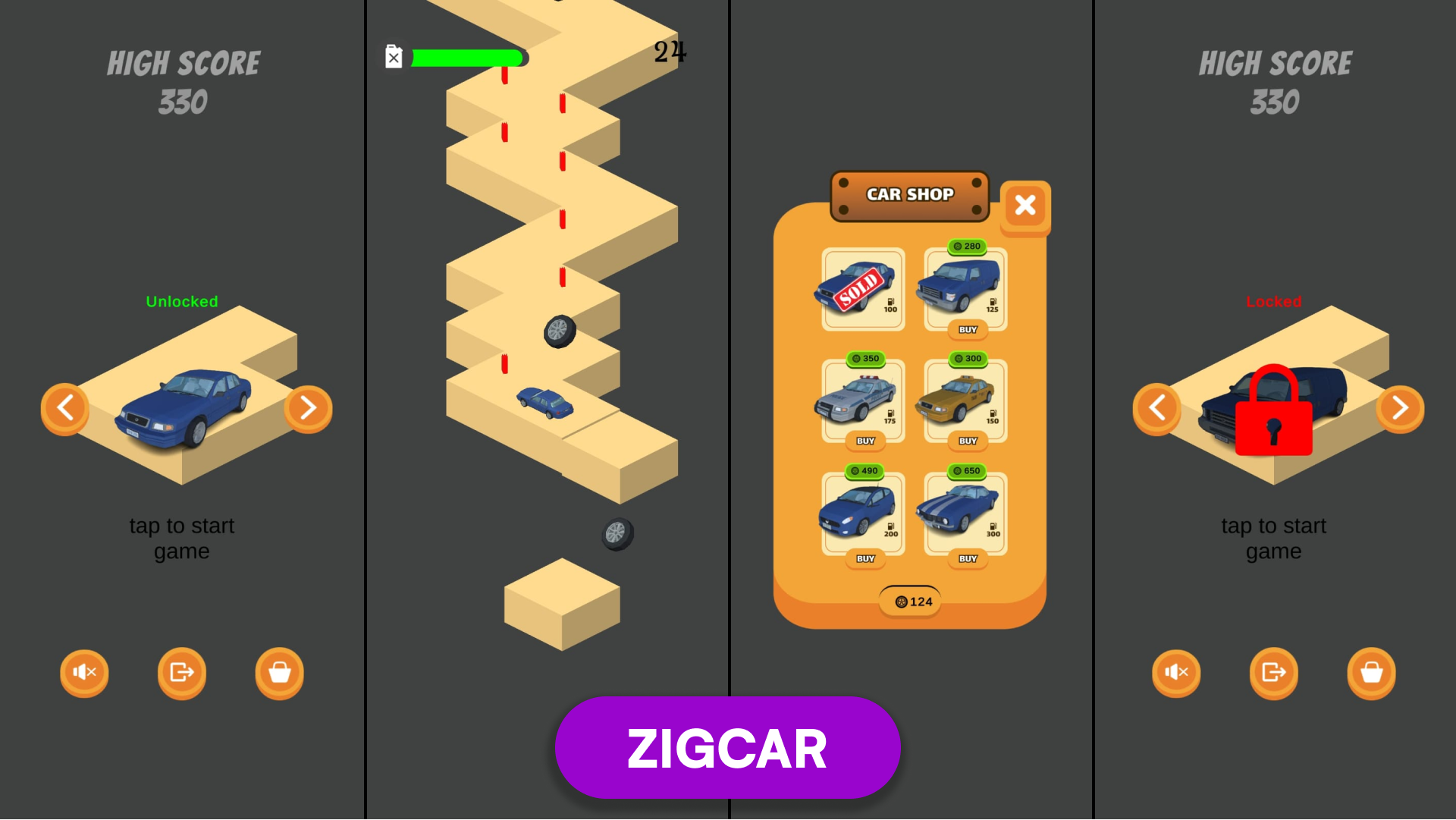This screenshot has height=820, width=1456.
Task: Click the left chevron on the Locked car screen
Action: [1156, 408]
